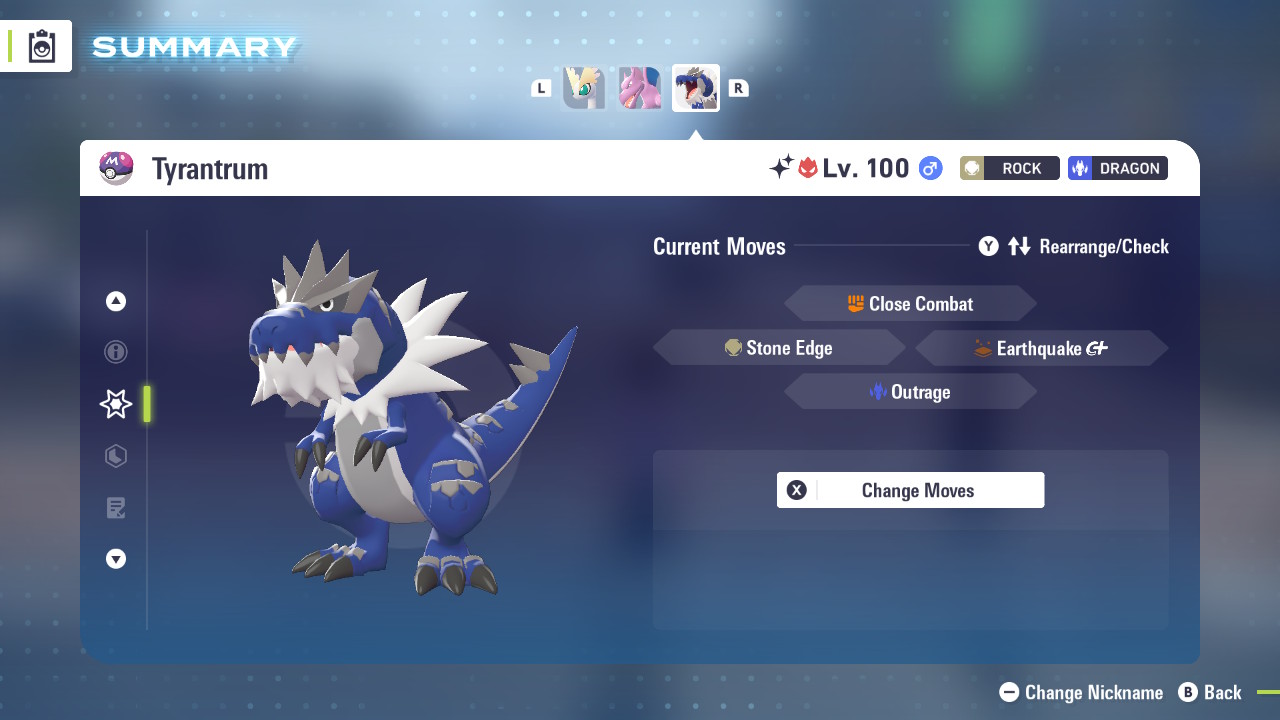Open the Change Moves option
This screenshot has height=720, width=1280.
coord(910,490)
